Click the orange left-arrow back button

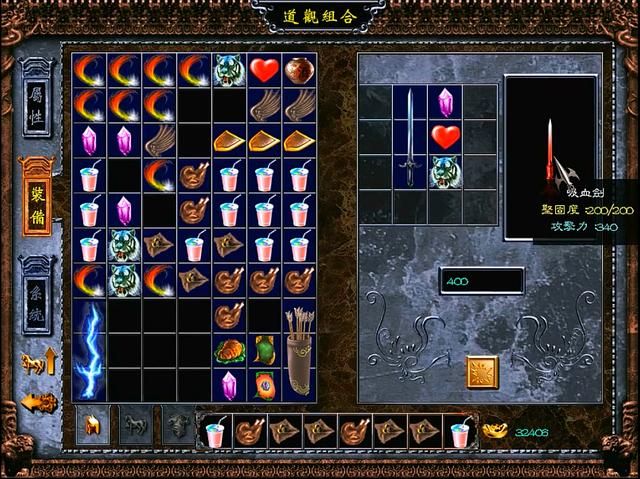coord(38,402)
